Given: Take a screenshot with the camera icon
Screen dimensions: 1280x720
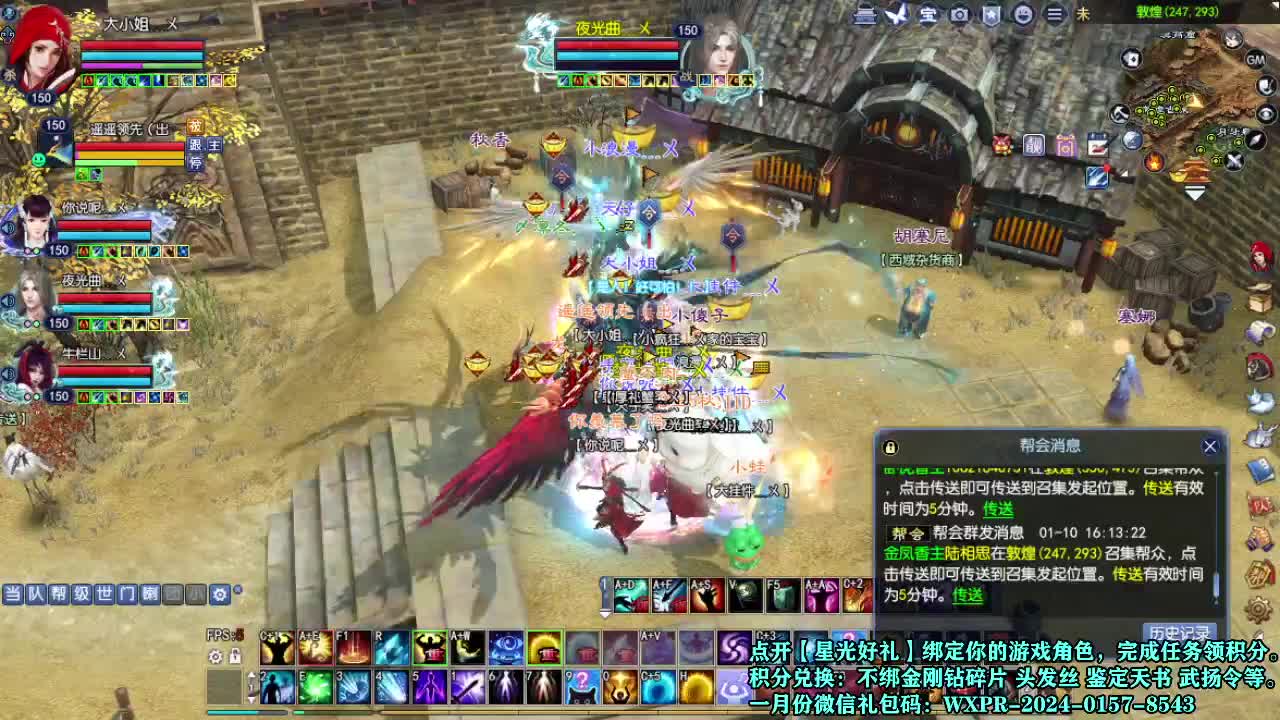Looking at the screenshot, I should 959,16.
